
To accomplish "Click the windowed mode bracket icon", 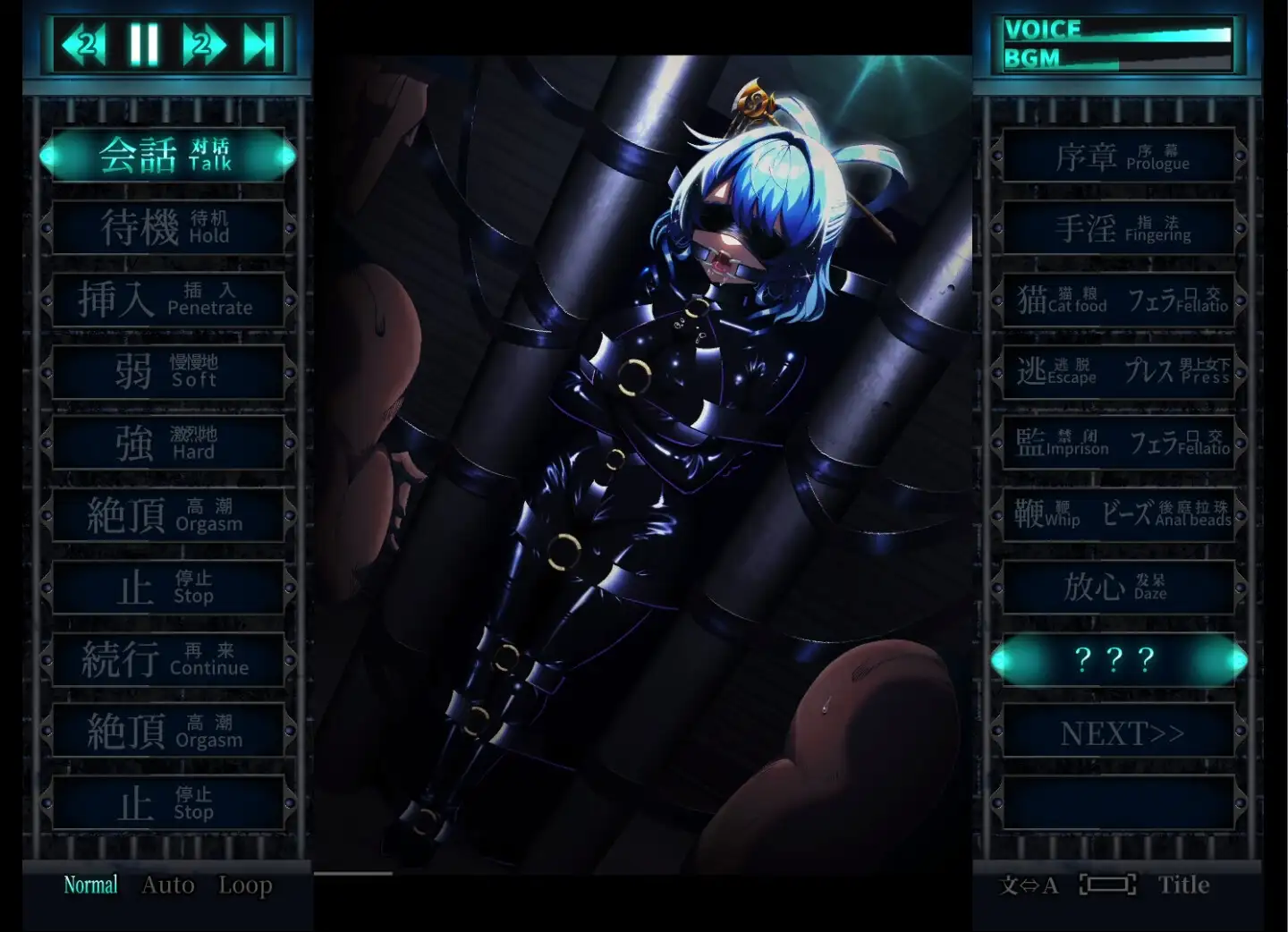I will [1106, 885].
